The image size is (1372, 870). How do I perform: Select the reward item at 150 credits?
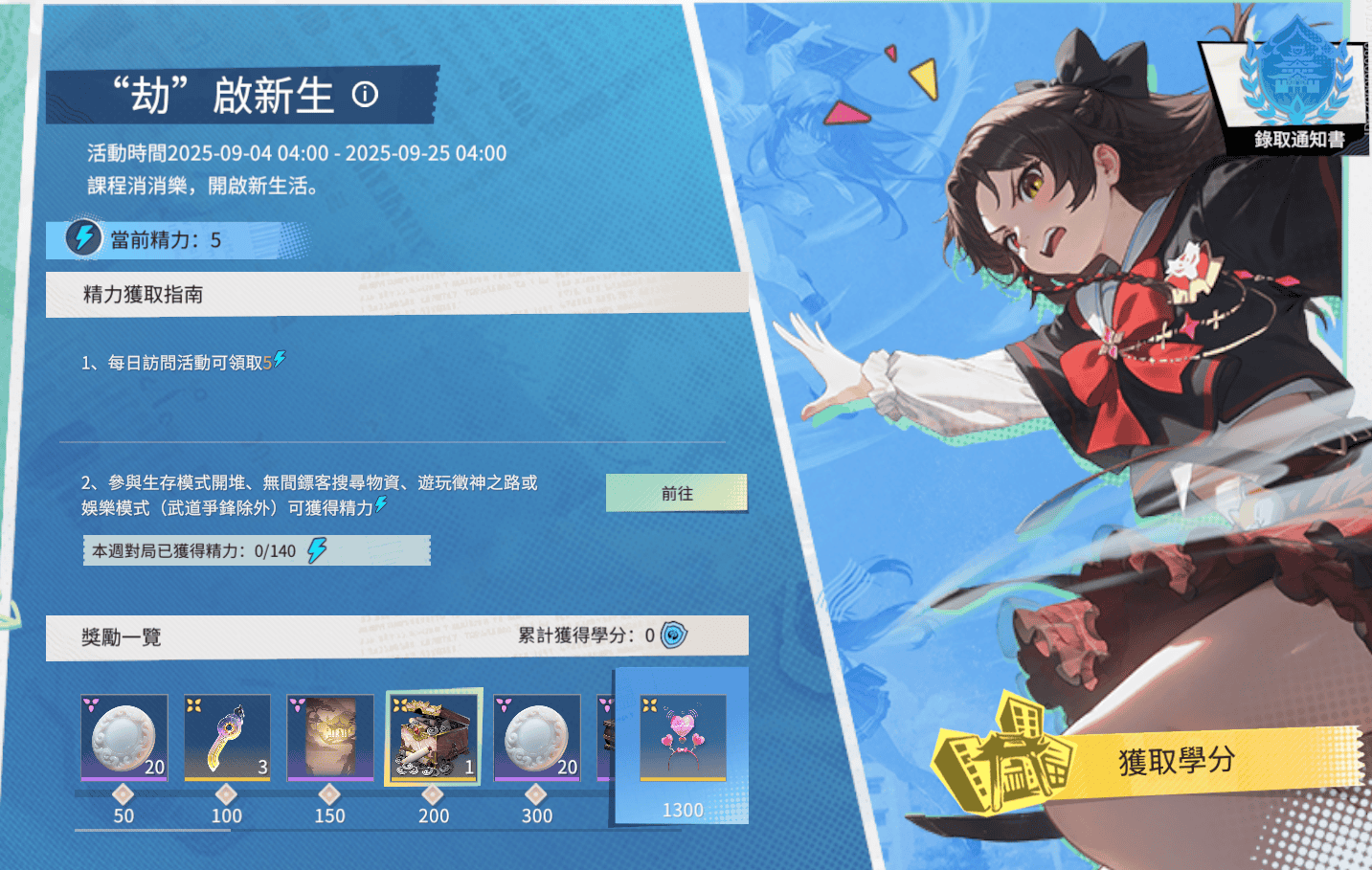pos(330,737)
